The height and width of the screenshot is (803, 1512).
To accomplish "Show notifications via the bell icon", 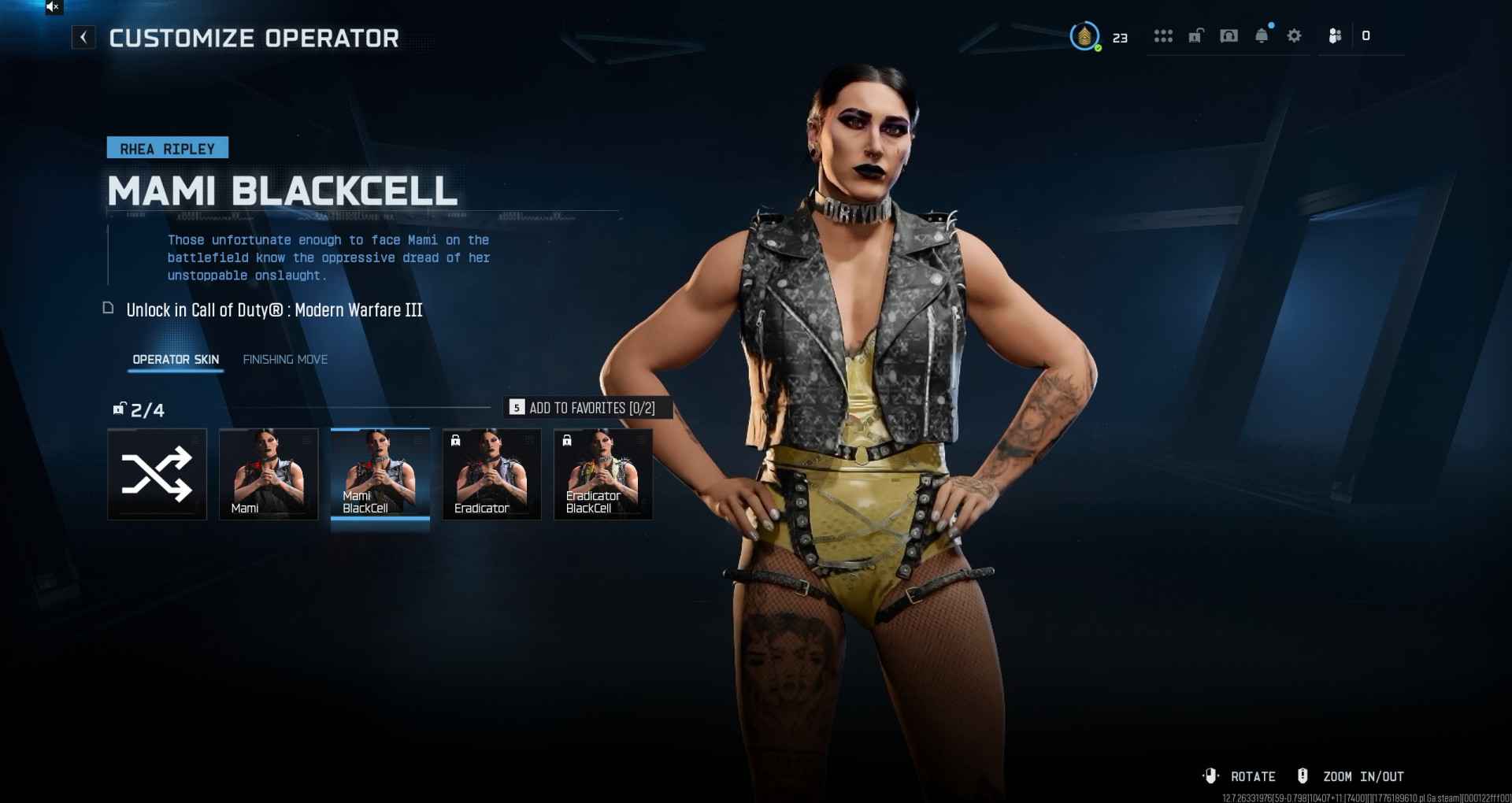I will pyautogui.click(x=1262, y=36).
